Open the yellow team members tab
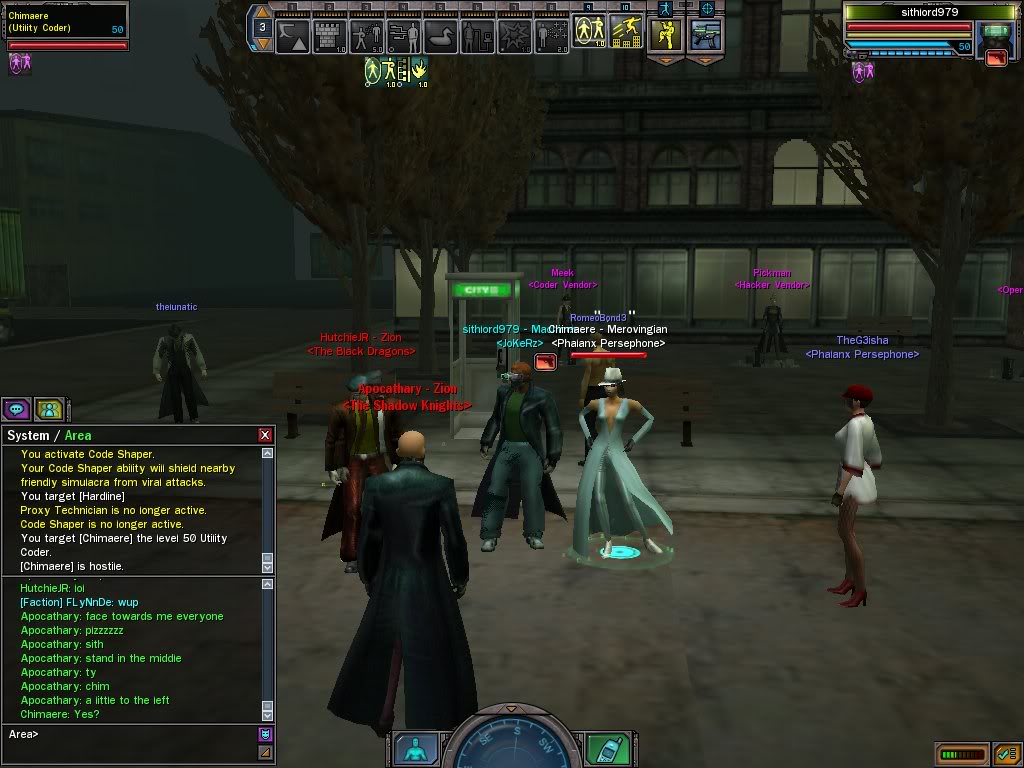The width and height of the screenshot is (1024, 768). [x=49, y=408]
